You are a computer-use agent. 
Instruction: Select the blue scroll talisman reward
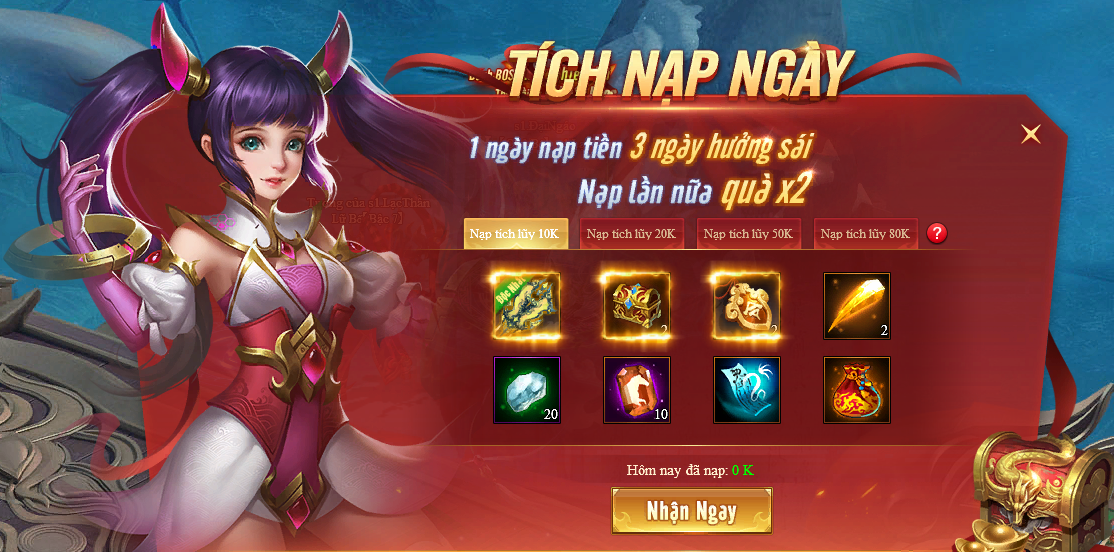point(747,389)
